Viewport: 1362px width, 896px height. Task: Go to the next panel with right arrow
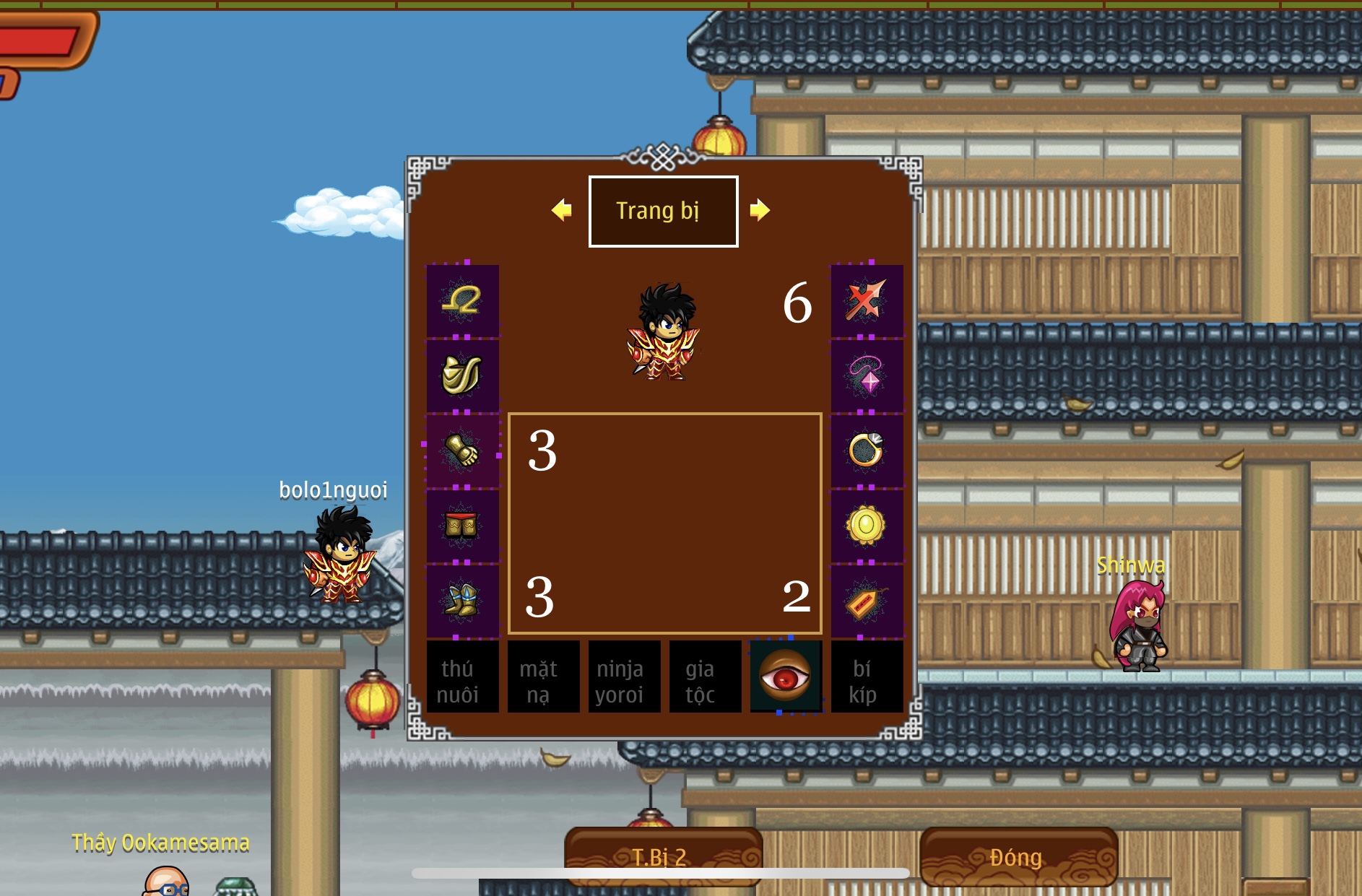[x=759, y=210]
